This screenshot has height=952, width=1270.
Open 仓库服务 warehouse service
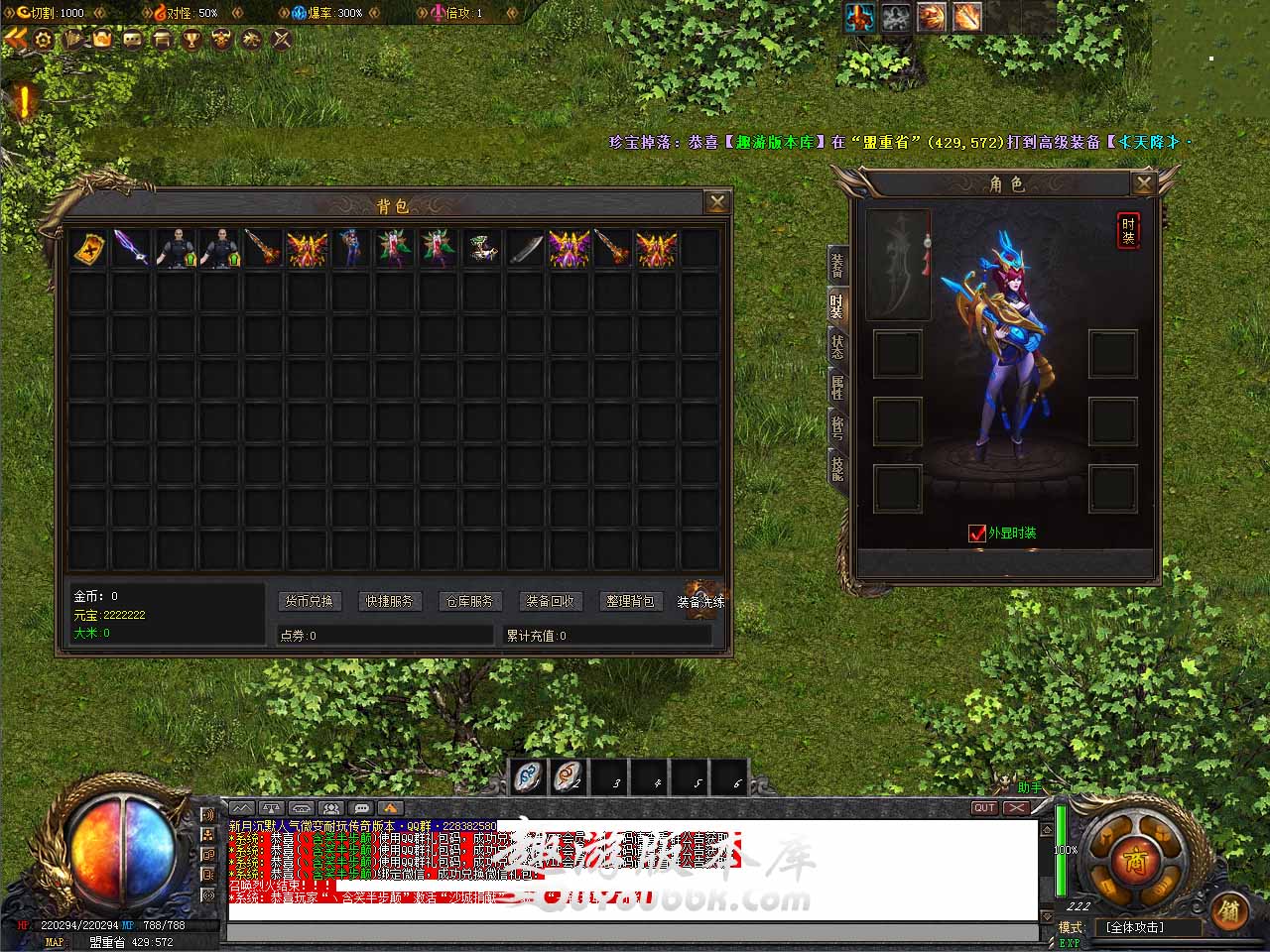coord(469,601)
